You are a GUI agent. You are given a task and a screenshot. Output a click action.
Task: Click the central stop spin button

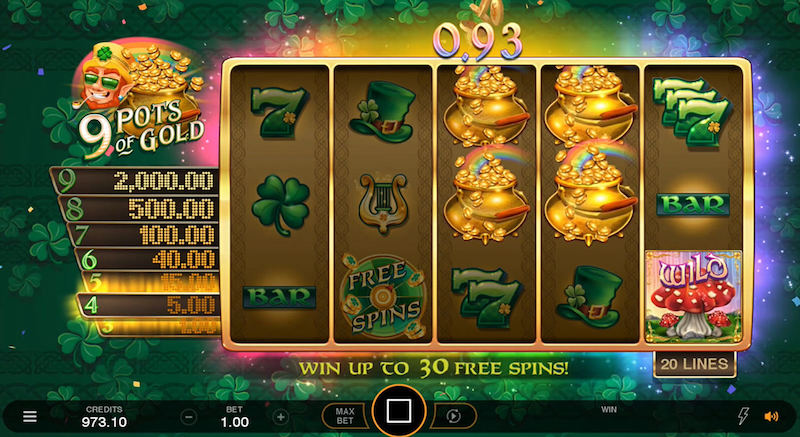(x=399, y=412)
